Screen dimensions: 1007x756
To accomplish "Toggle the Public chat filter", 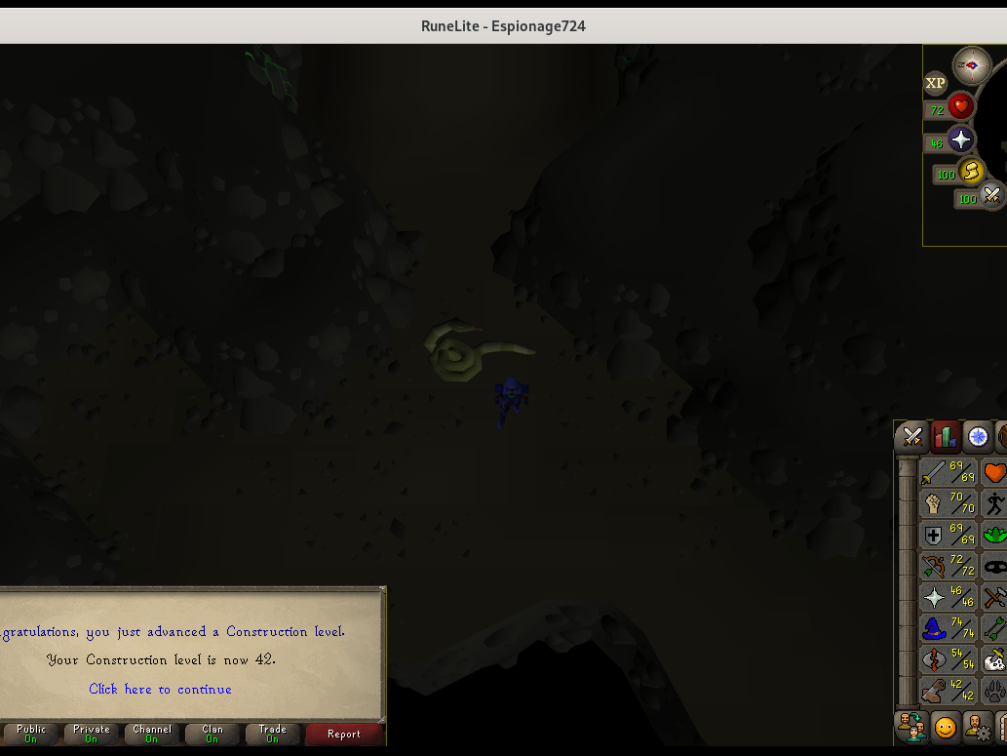I will coord(31,734).
